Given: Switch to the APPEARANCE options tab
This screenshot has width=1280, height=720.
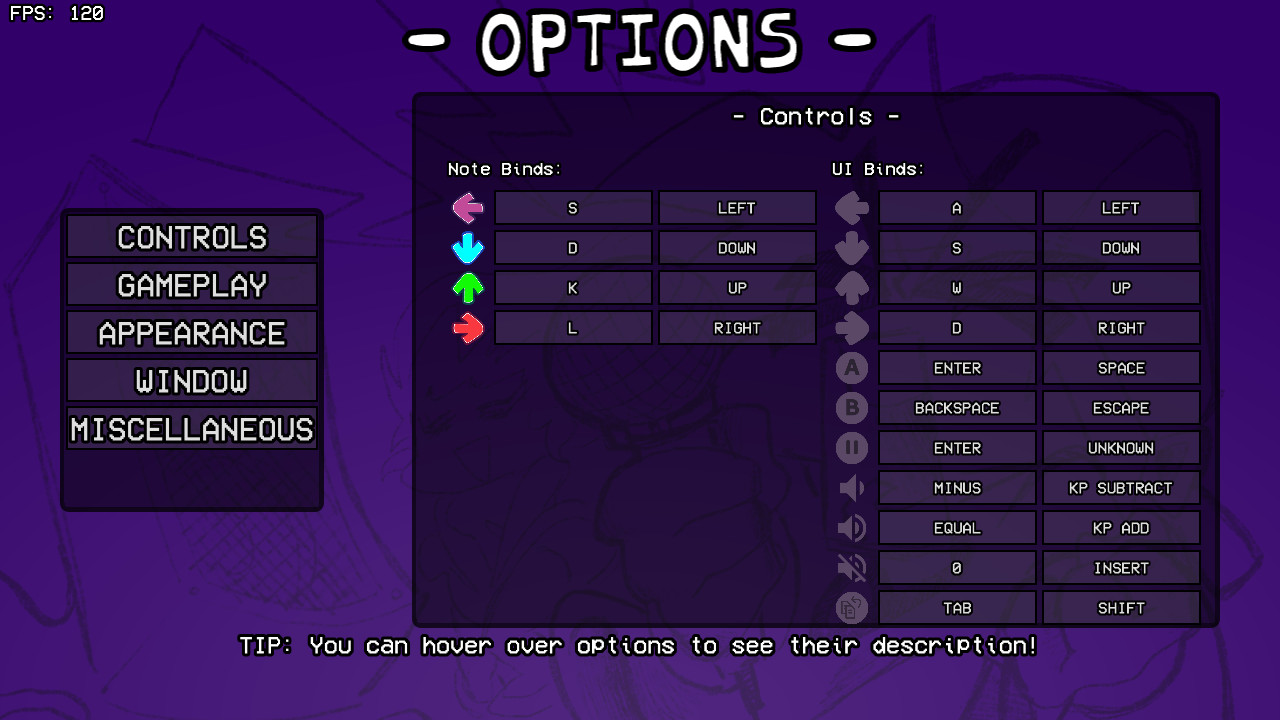Looking at the screenshot, I should [191, 332].
